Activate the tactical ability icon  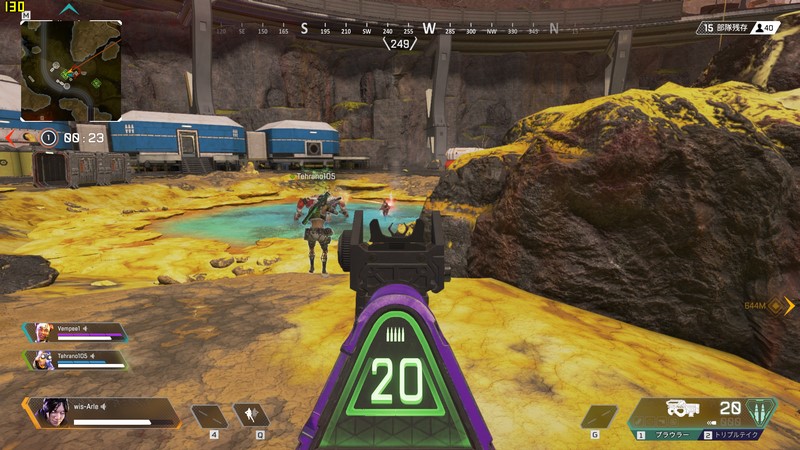click(251, 415)
